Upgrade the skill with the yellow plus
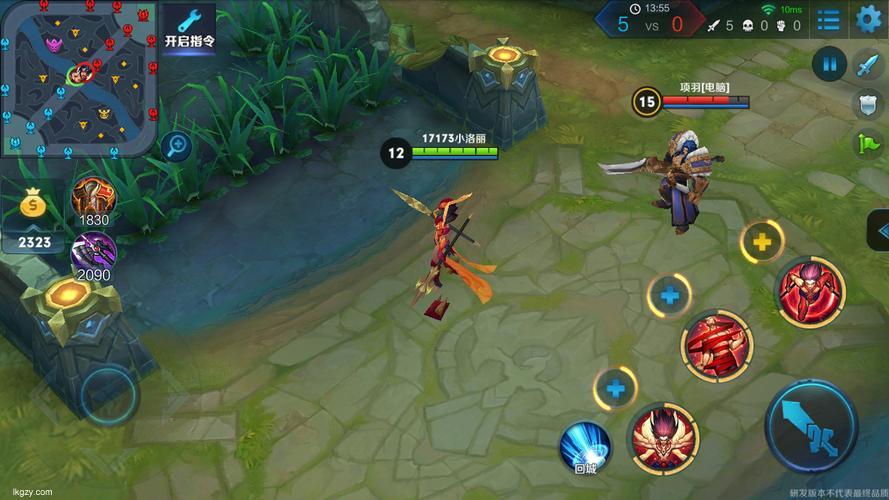This screenshot has height=500, width=889. click(762, 241)
